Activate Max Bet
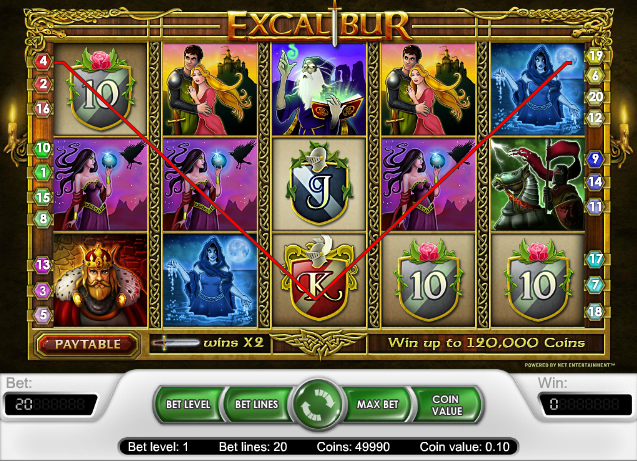 point(378,404)
